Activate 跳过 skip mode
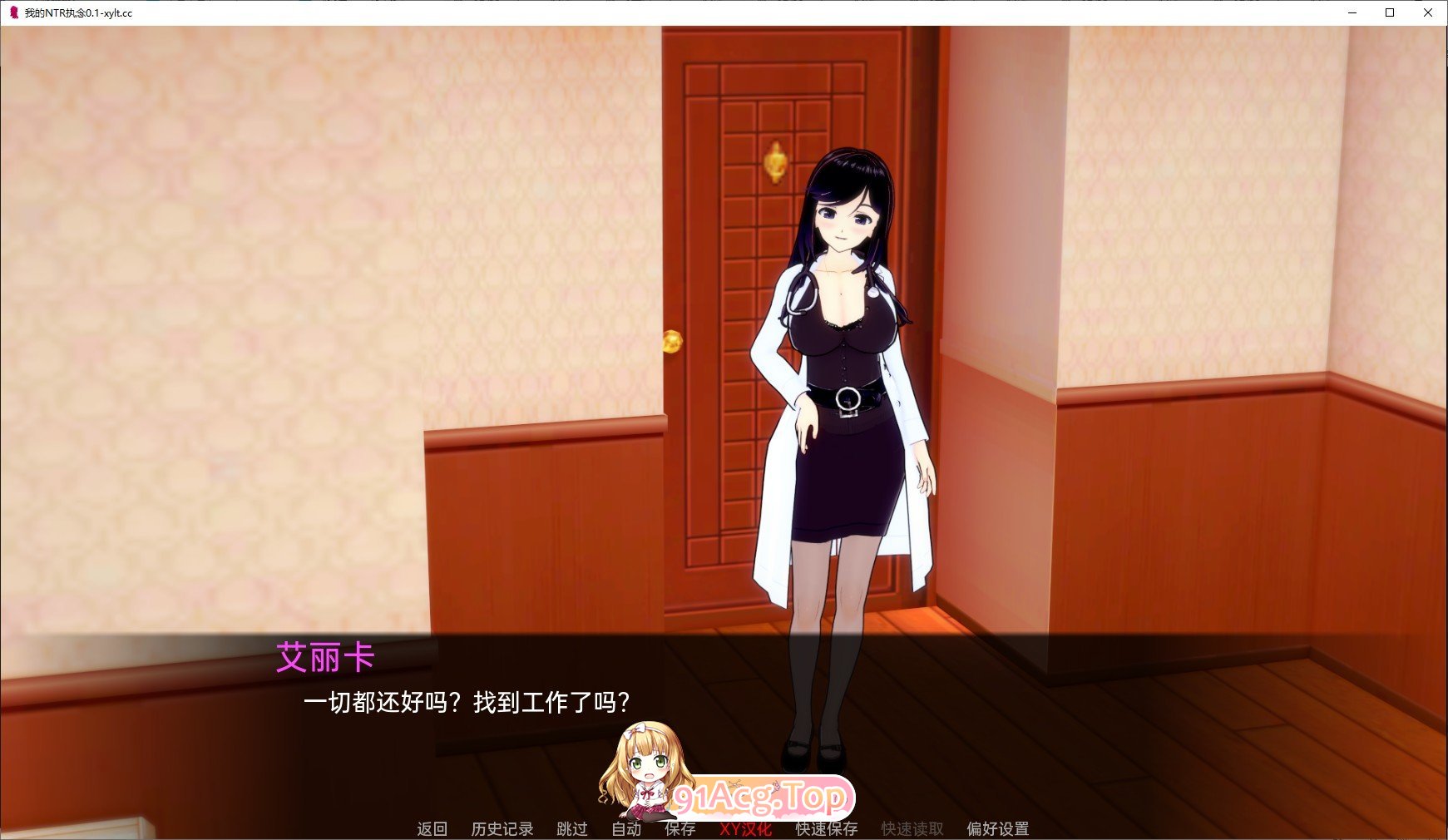Viewport: 1448px width, 840px height. point(571,828)
